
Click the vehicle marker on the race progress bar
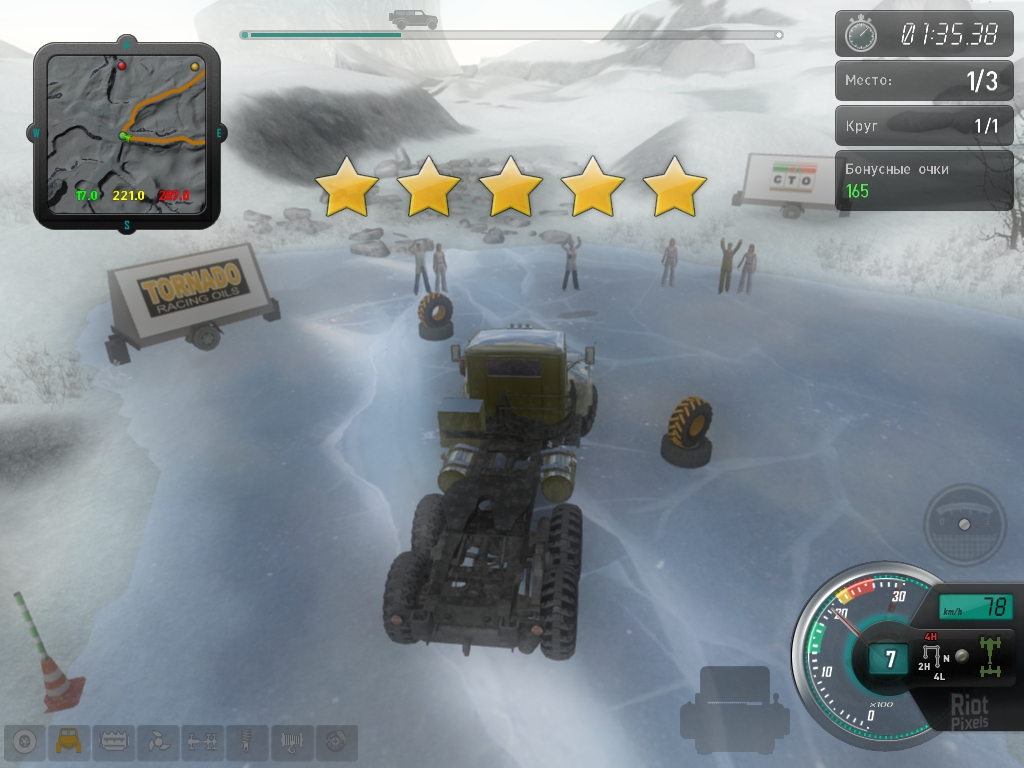pos(413,19)
